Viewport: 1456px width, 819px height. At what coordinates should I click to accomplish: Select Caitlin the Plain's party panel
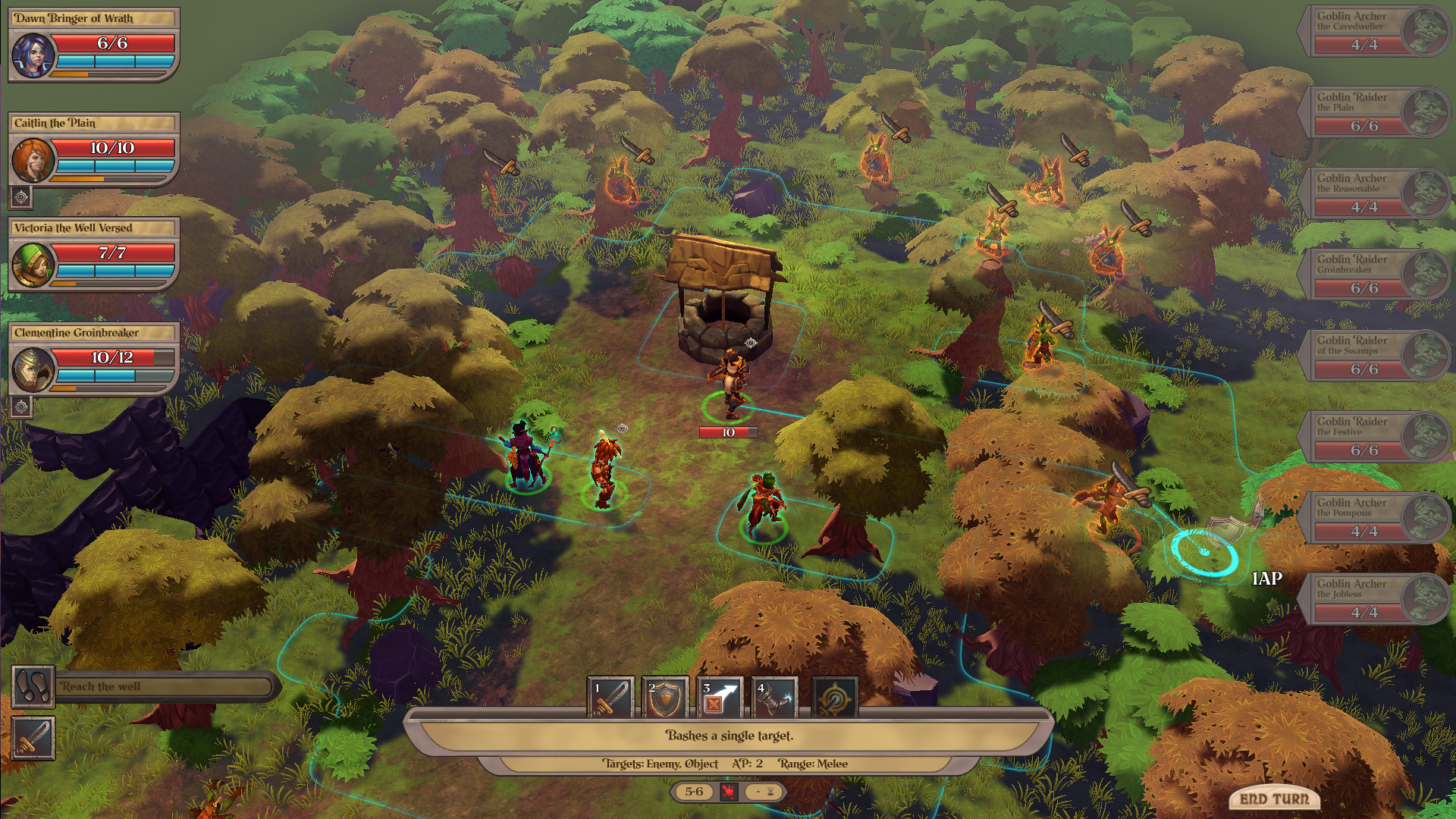click(x=93, y=149)
